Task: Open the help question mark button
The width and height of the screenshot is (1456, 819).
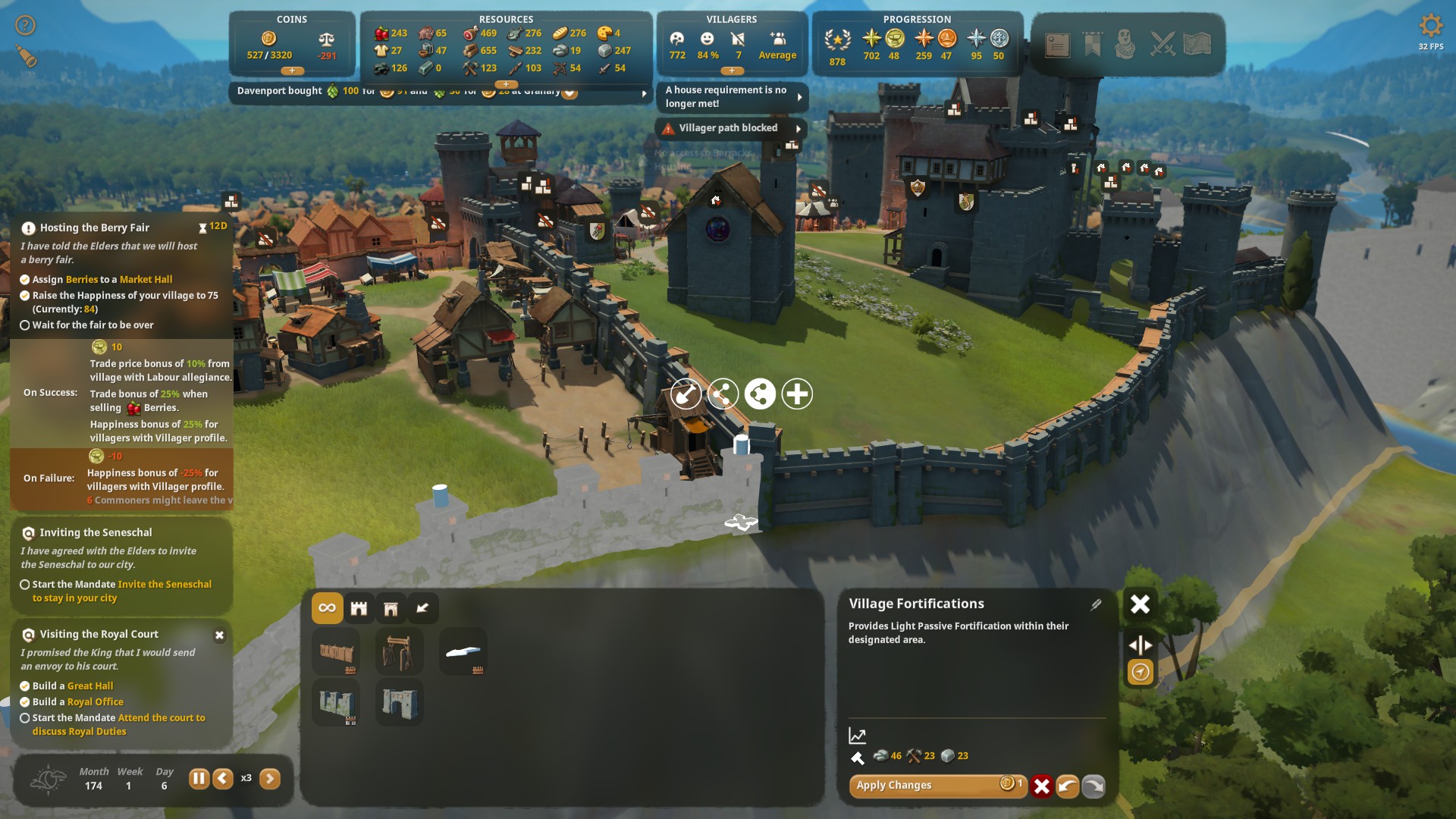Action: tap(26, 26)
